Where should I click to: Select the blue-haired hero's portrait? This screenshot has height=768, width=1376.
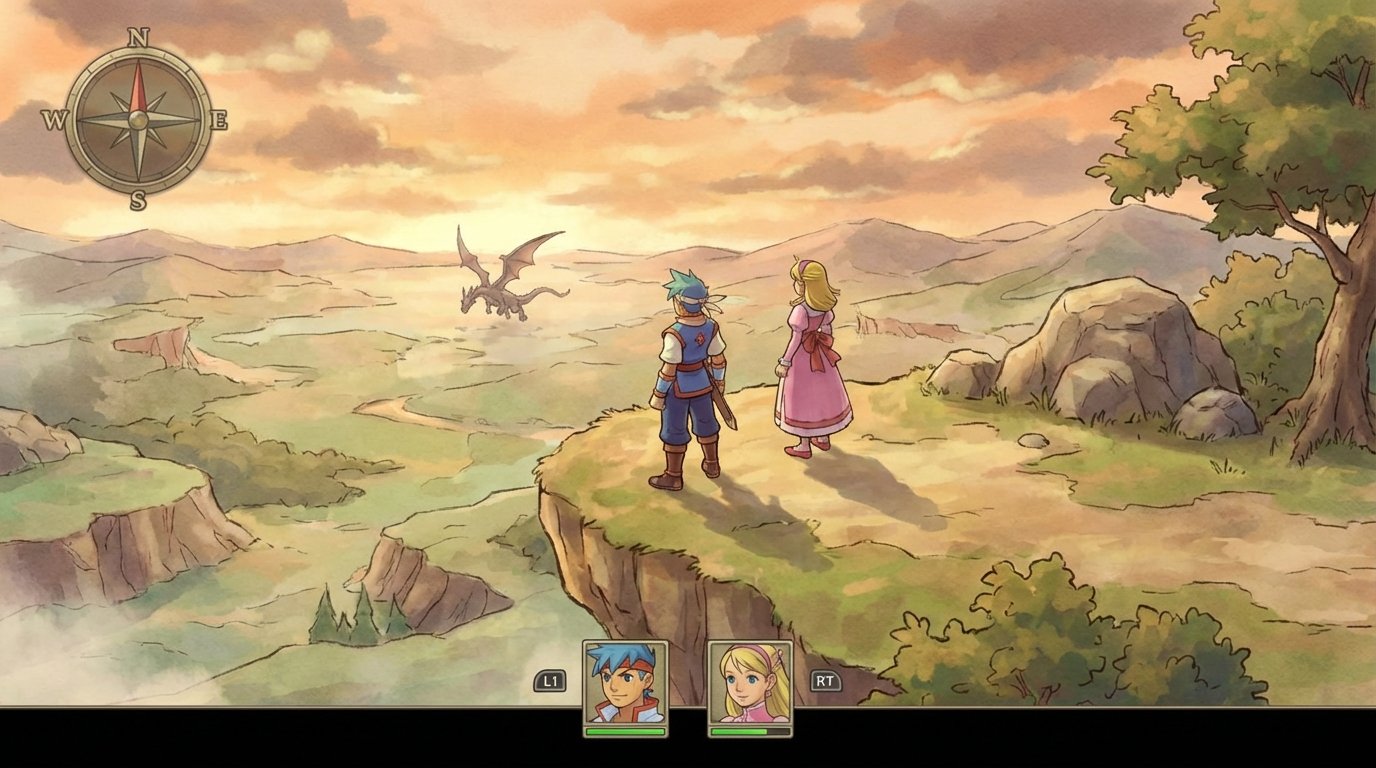(625, 683)
